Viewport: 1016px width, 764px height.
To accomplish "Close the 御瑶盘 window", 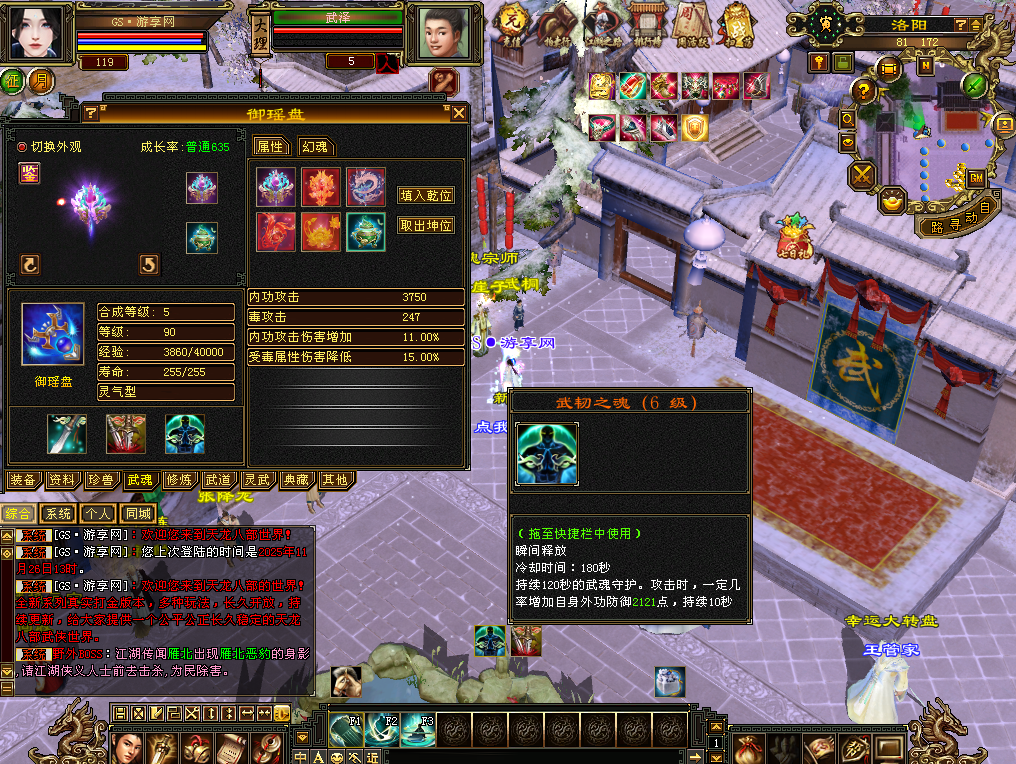I will (458, 113).
